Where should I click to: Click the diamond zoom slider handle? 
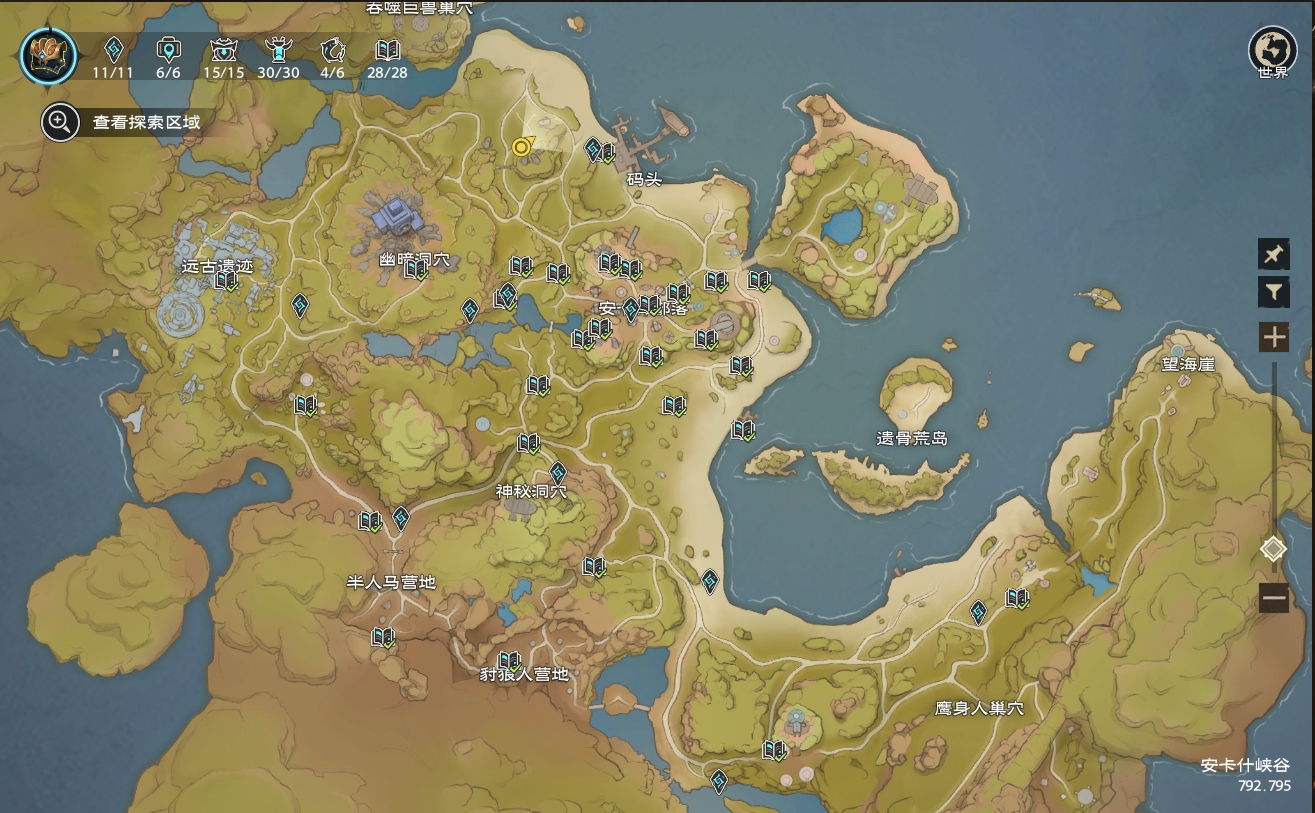[x=1273, y=549]
